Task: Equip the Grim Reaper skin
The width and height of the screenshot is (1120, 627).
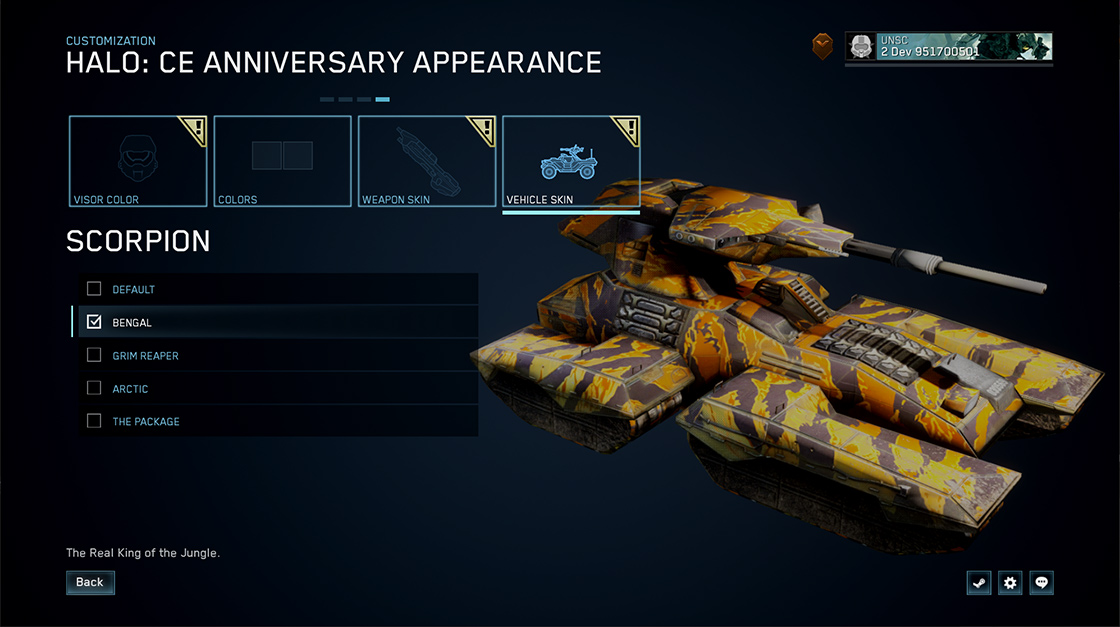Action: (x=94, y=355)
